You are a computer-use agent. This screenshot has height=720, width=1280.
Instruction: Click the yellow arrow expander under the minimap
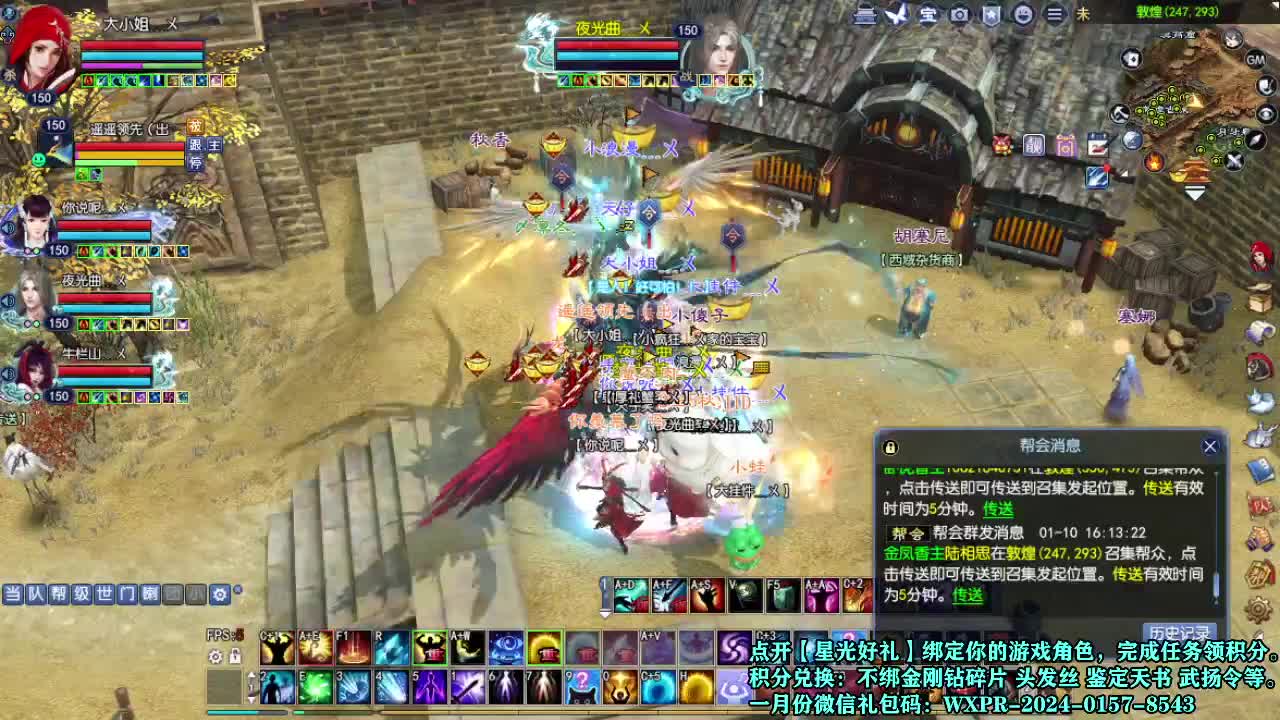pyautogui.click(x=1194, y=190)
